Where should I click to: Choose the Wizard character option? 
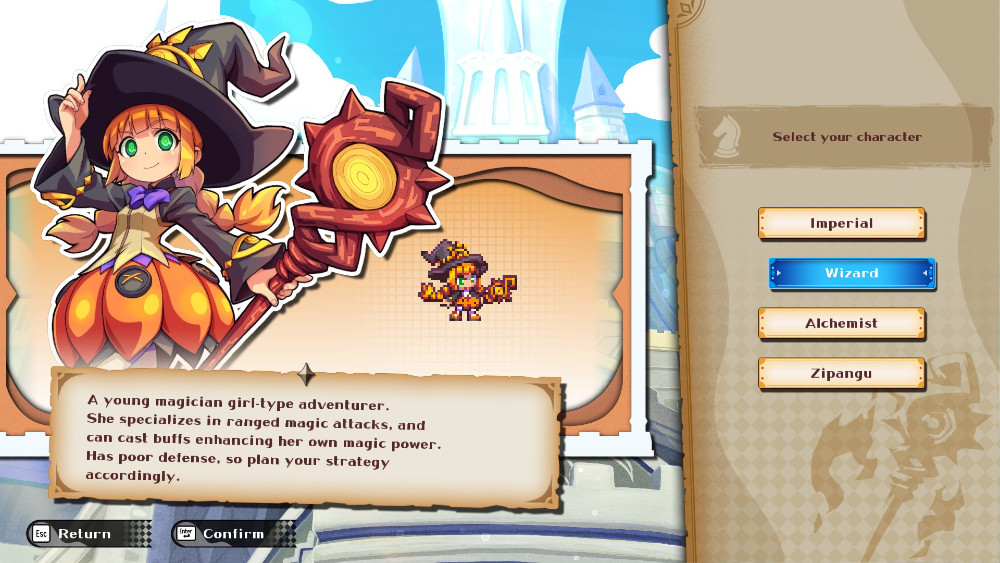(x=852, y=273)
